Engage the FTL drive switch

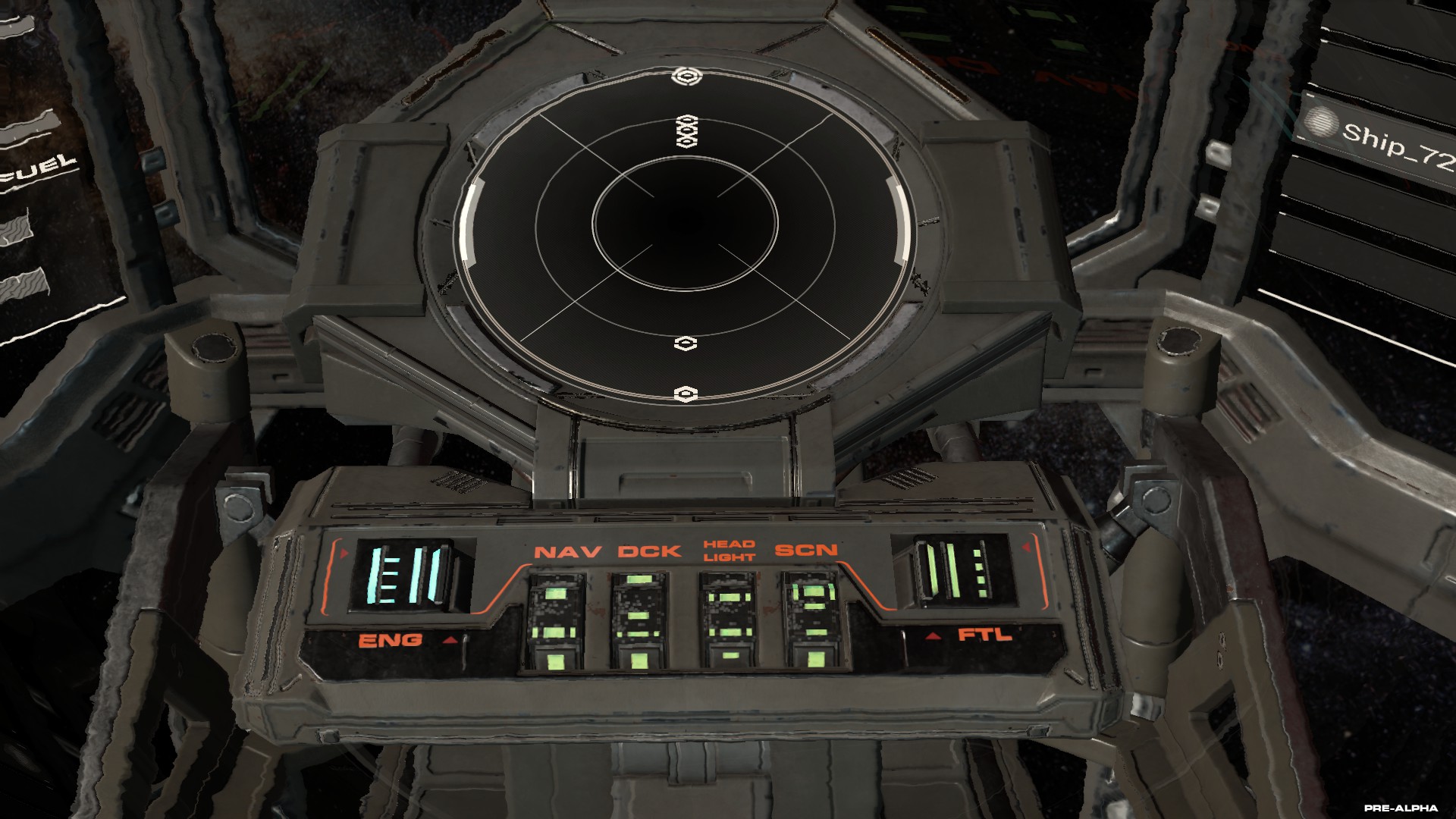tap(955, 573)
